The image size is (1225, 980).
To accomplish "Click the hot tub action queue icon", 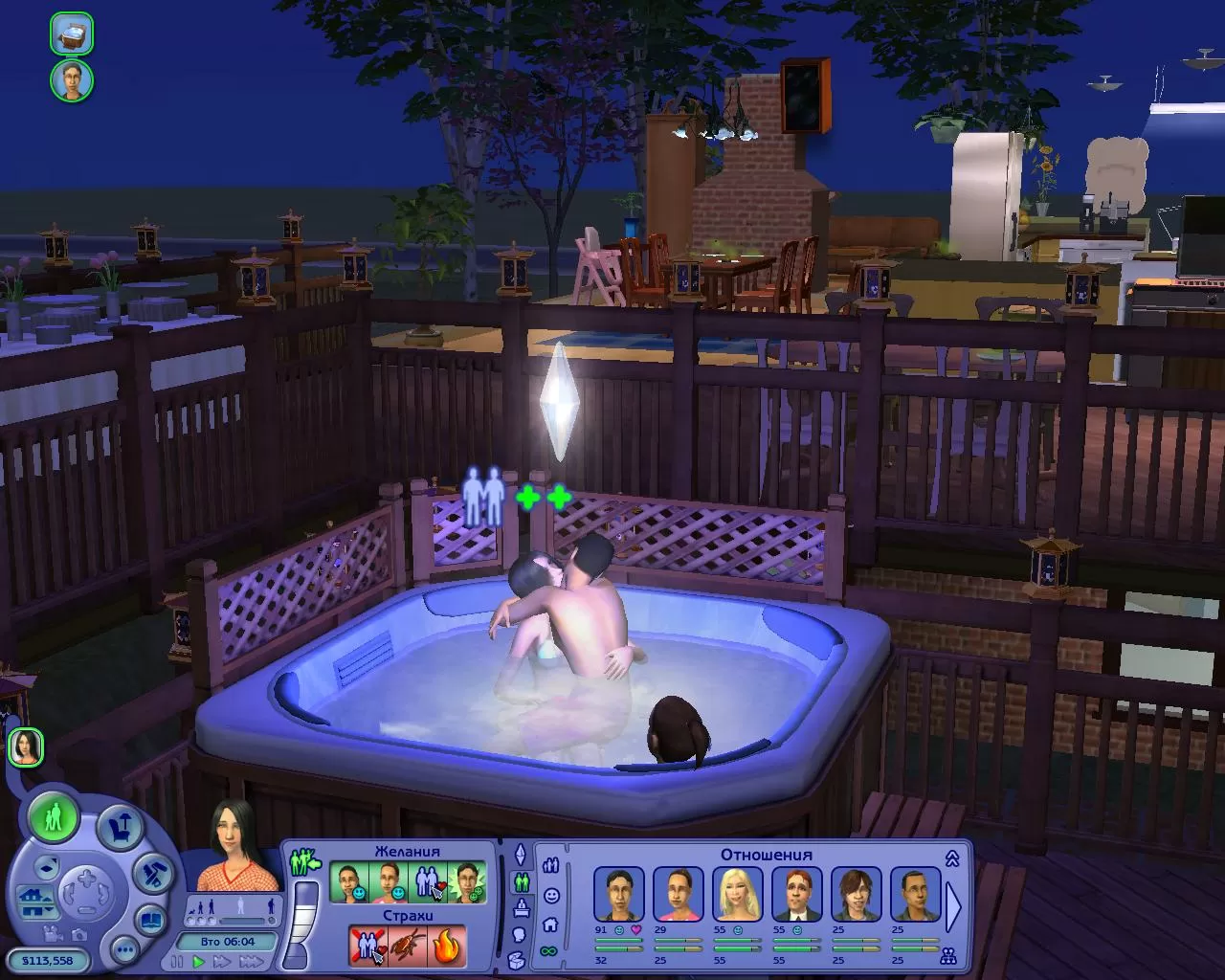I will click(x=72, y=33).
